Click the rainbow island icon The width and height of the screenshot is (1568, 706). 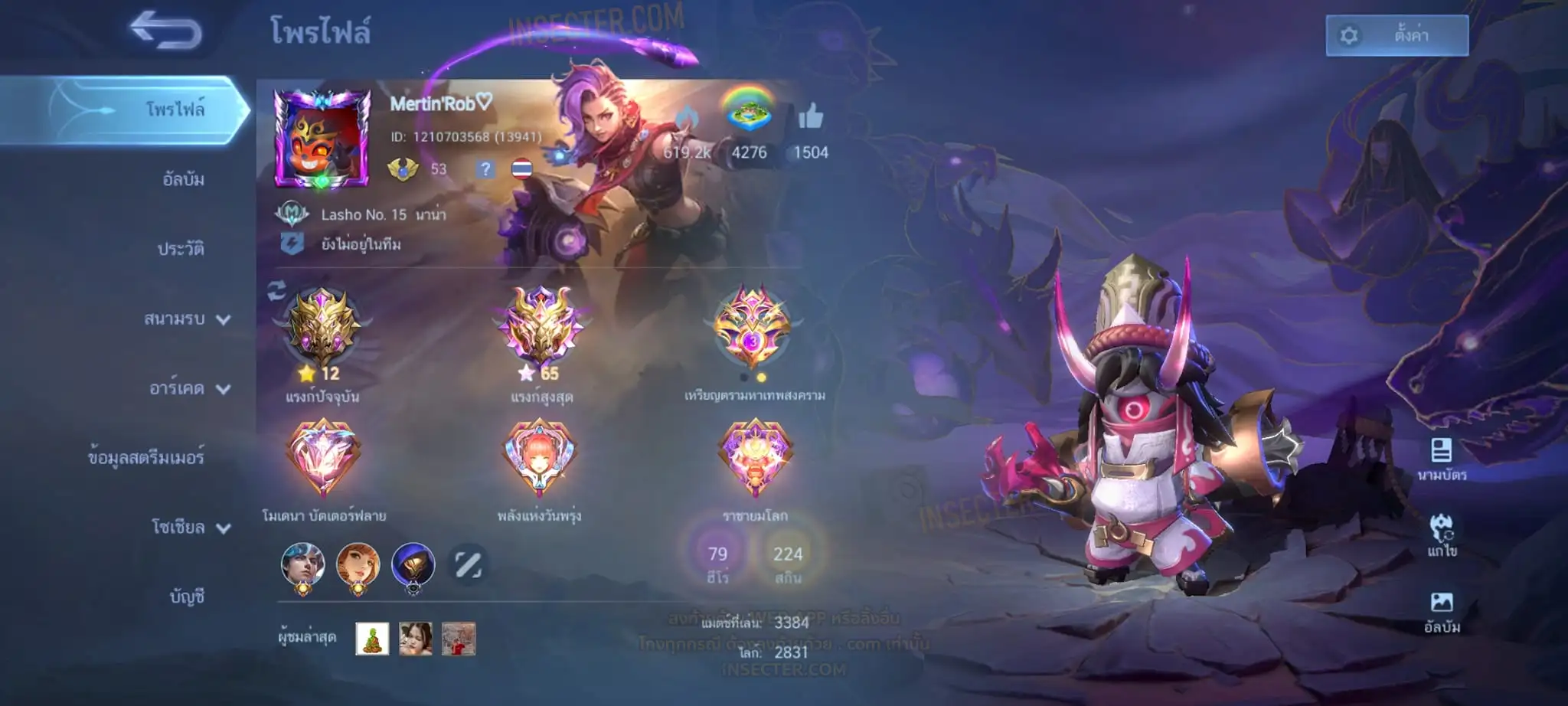click(x=748, y=112)
